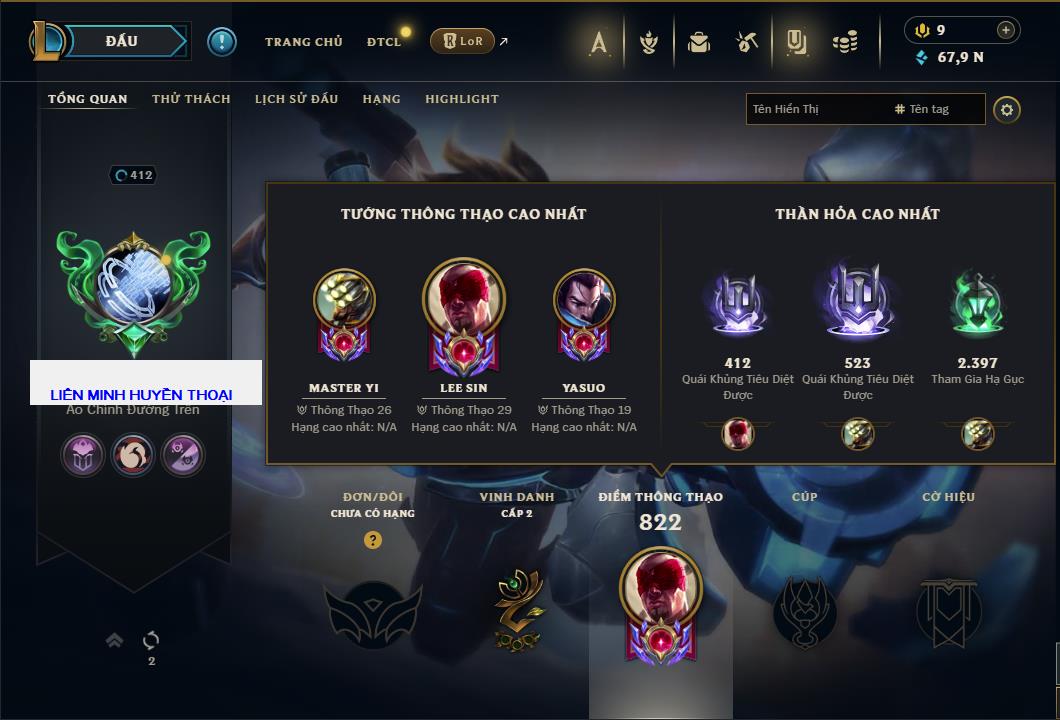This screenshot has height=720, width=1060.
Task: Open the LỊCH SỬ ĐẤU tab
Action: tap(296, 99)
